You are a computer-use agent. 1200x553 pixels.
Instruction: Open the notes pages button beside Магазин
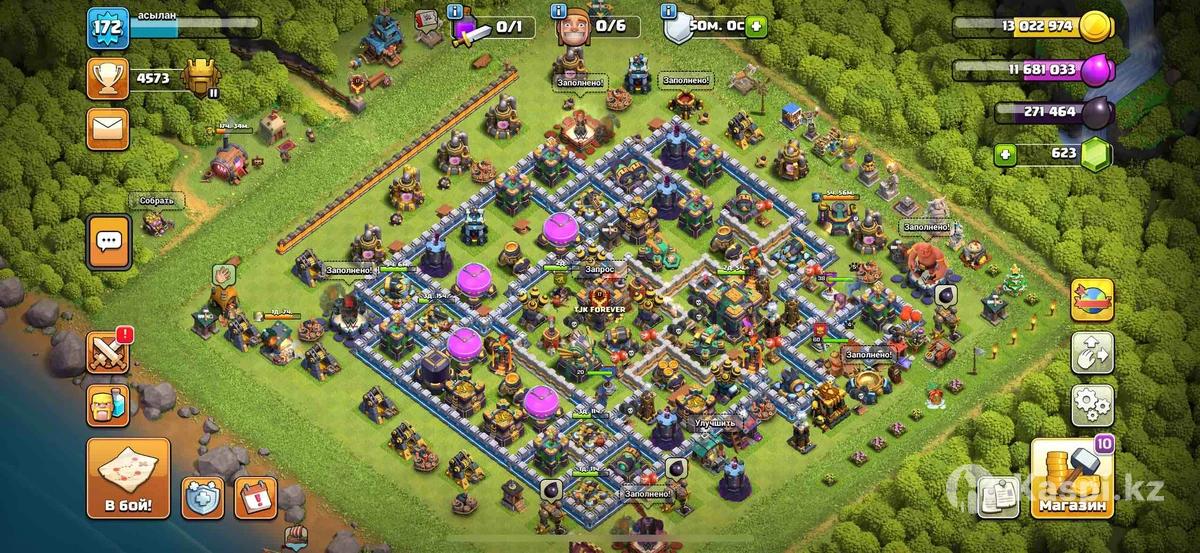pyautogui.click(x=998, y=494)
